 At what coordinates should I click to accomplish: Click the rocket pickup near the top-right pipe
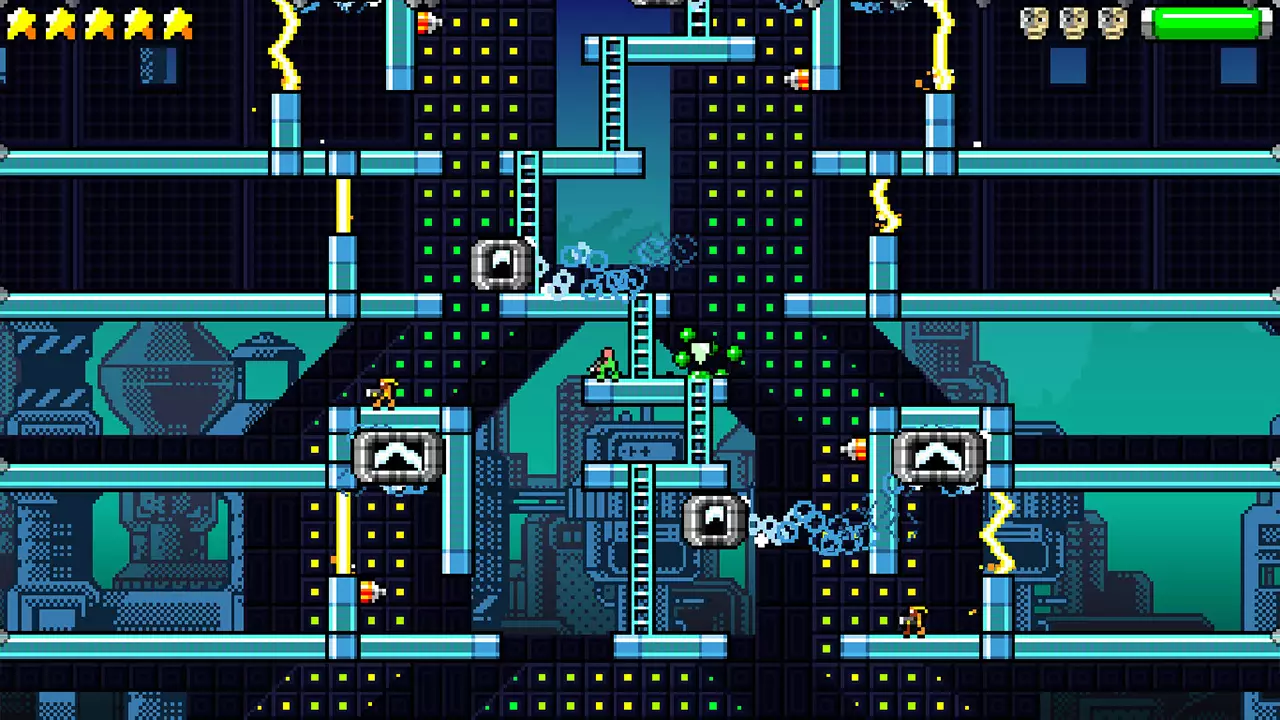(x=798, y=78)
